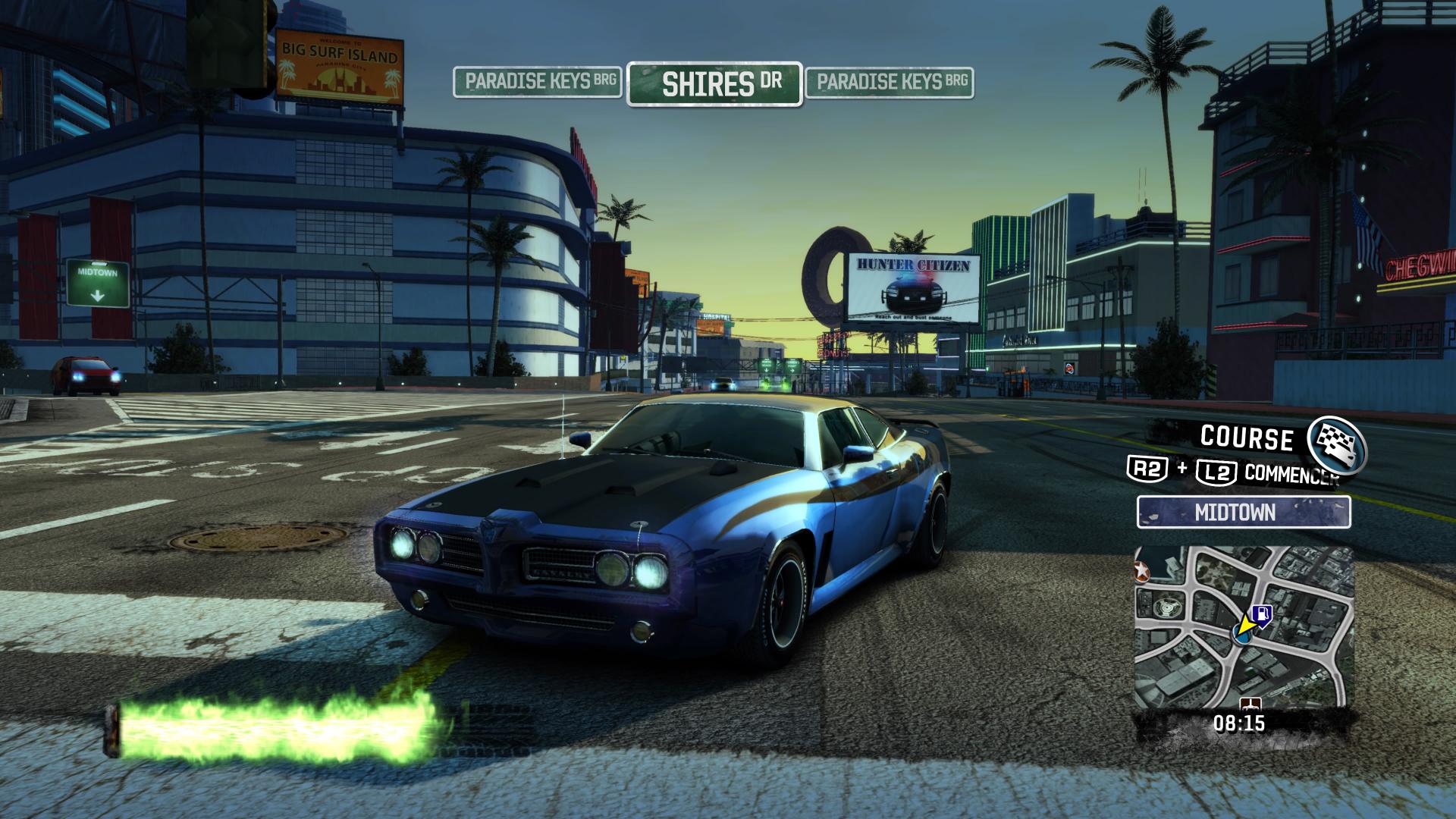Click the checkered flag Course icon
The width and height of the screenshot is (1456, 819).
pyautogui.click(x=1337, y=444)
